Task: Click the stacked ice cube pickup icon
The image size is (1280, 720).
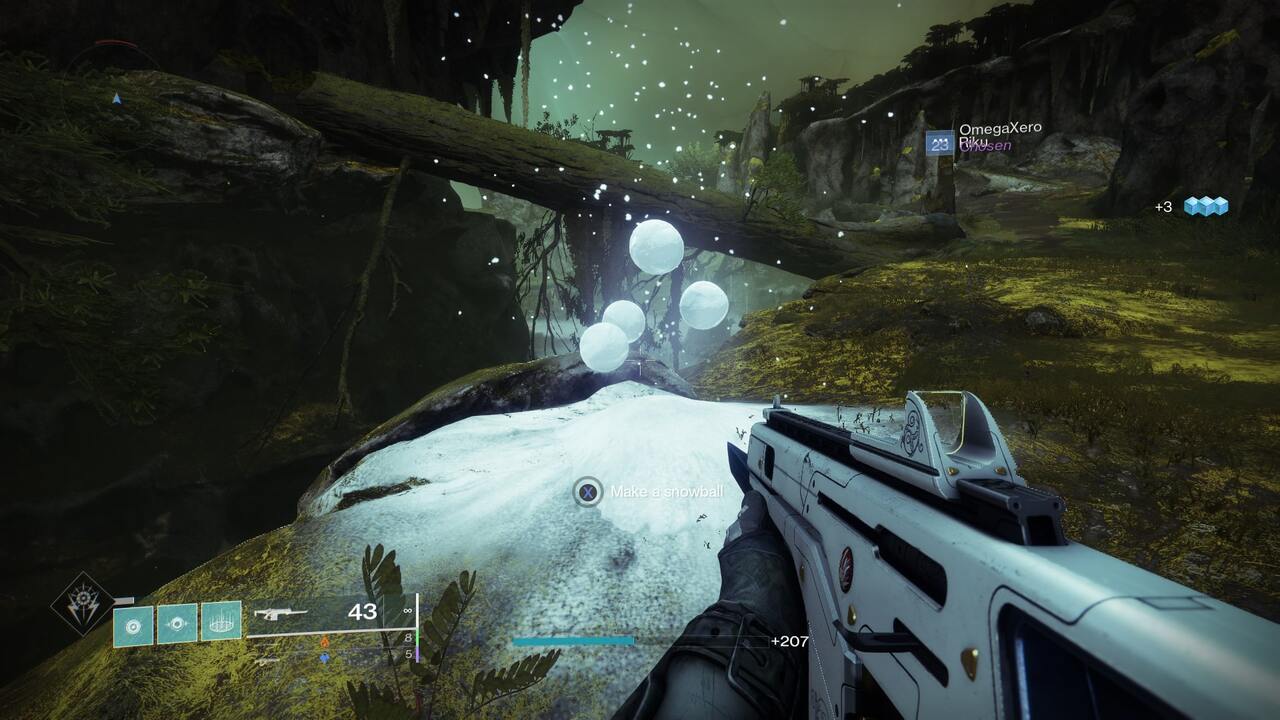Action: click(1207, 205)
